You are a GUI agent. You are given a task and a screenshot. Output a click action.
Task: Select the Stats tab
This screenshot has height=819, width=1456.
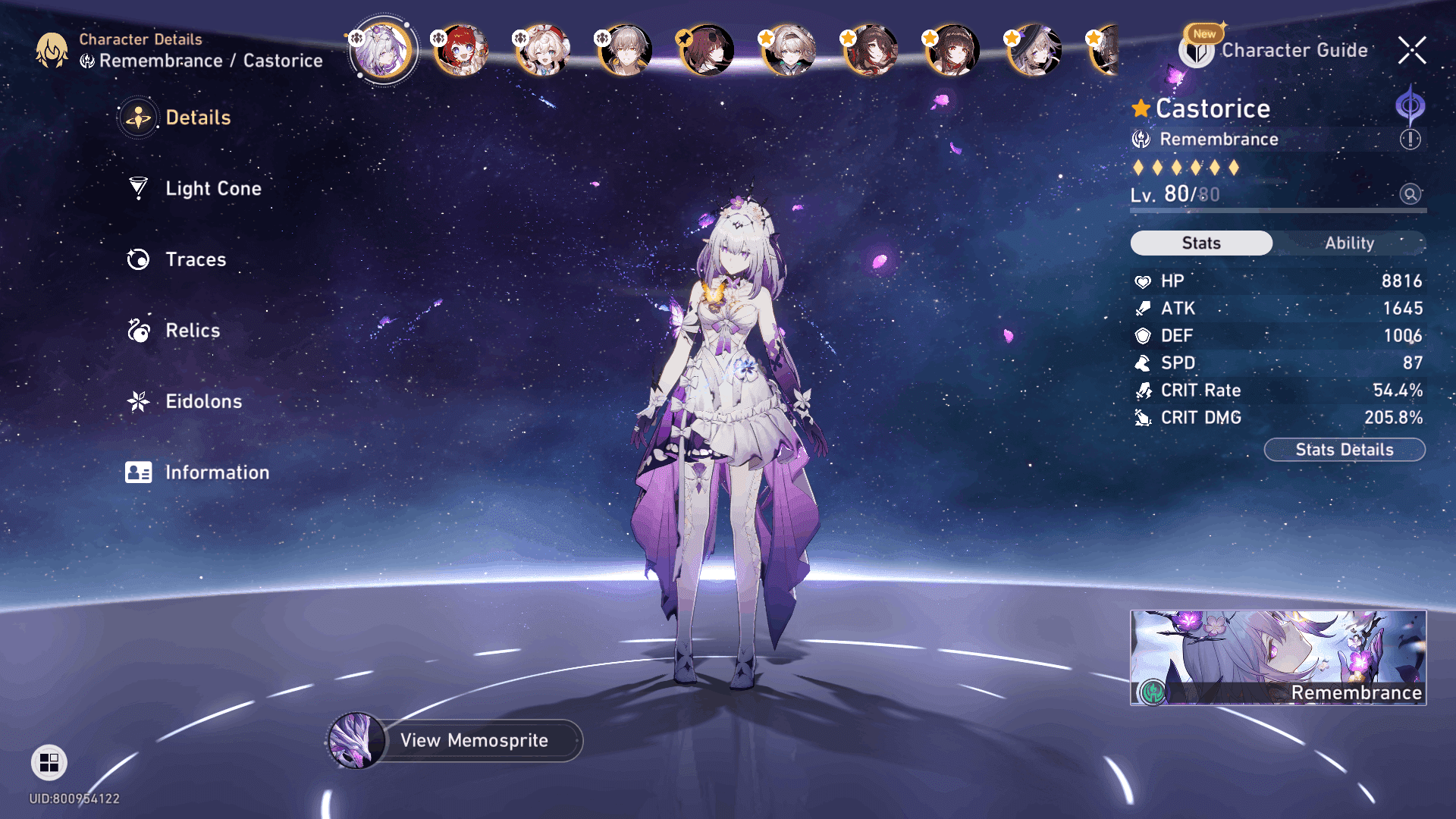[x=1201, y=243]
